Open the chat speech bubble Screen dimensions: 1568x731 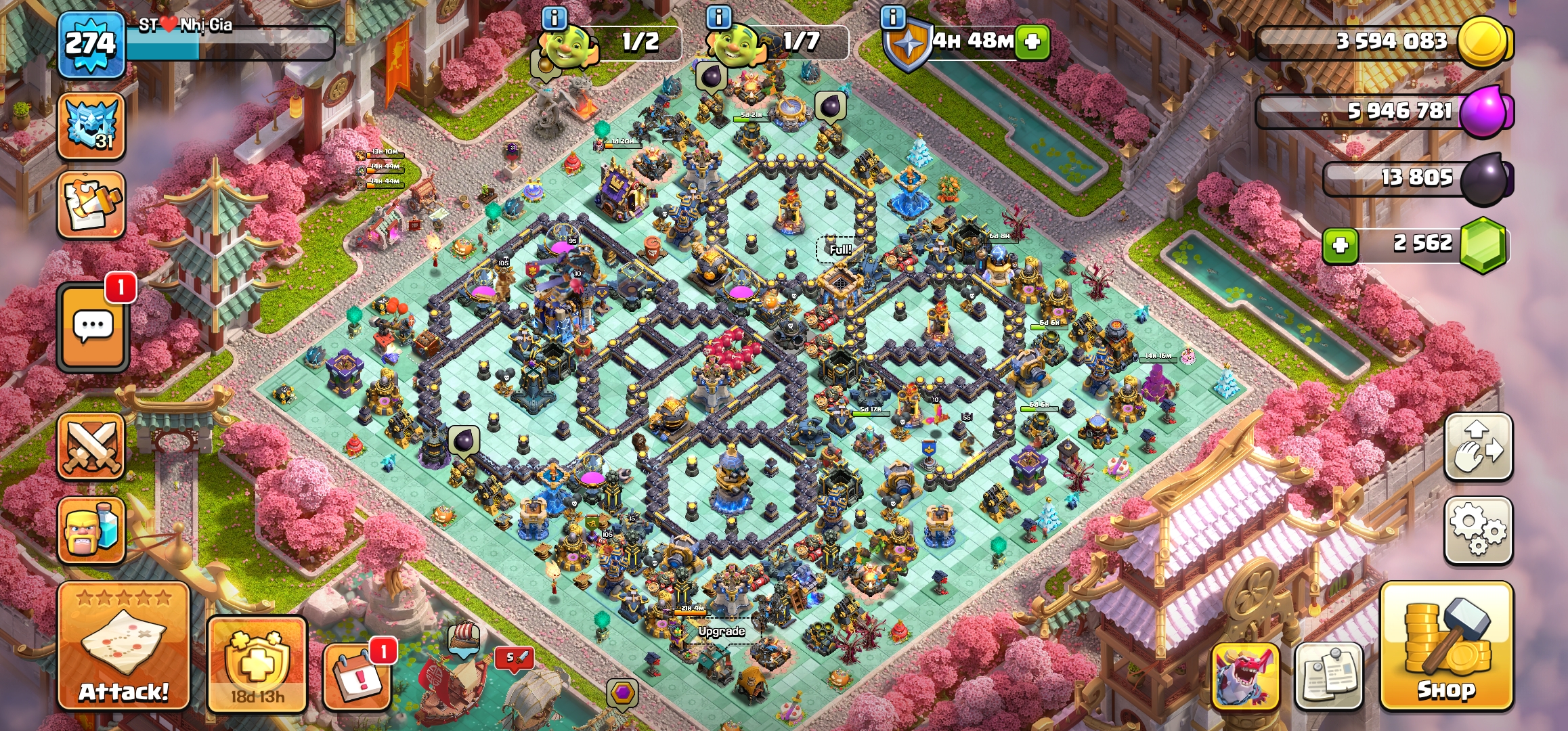tap(93, 328)
